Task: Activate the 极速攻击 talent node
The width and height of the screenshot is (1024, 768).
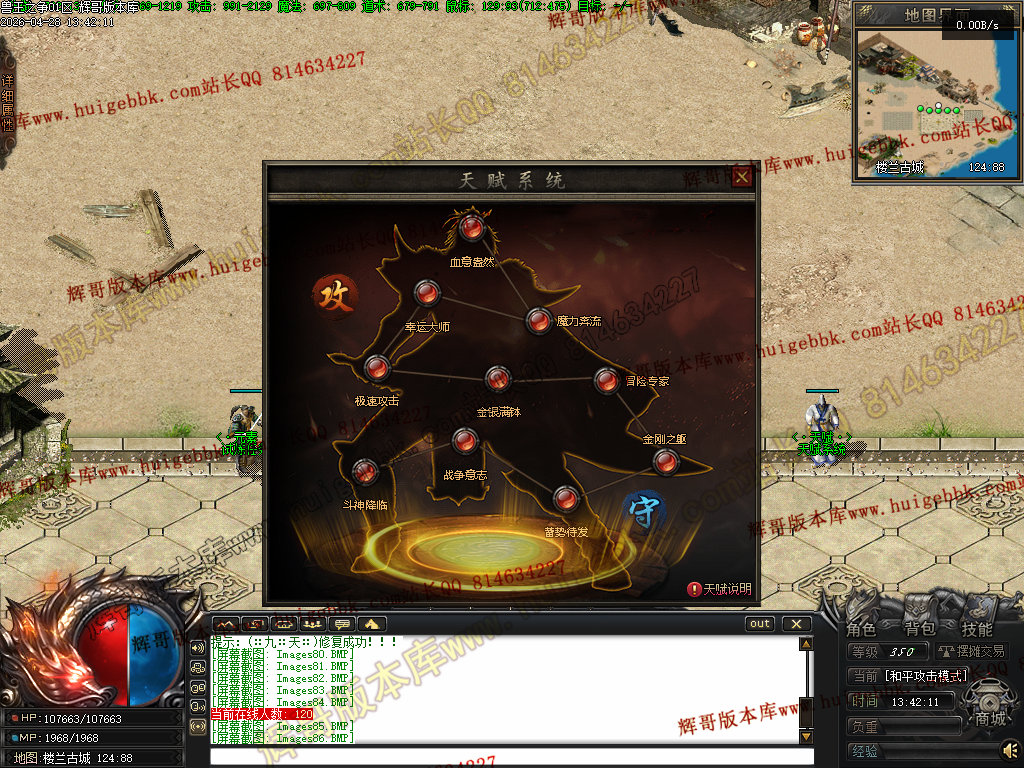Action: [x=377, y=368]
